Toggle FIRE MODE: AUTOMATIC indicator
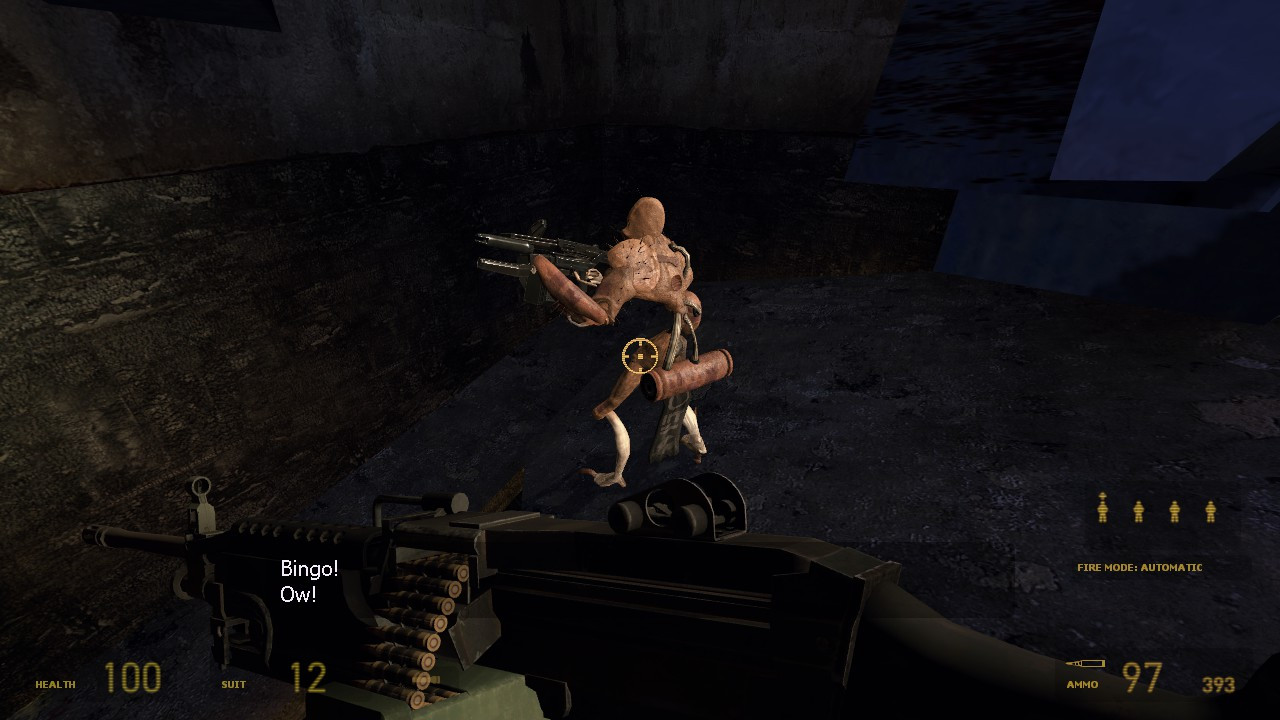Image resolution: width=1280 pixels, height=720 pixels. [x=1139, y=567]
